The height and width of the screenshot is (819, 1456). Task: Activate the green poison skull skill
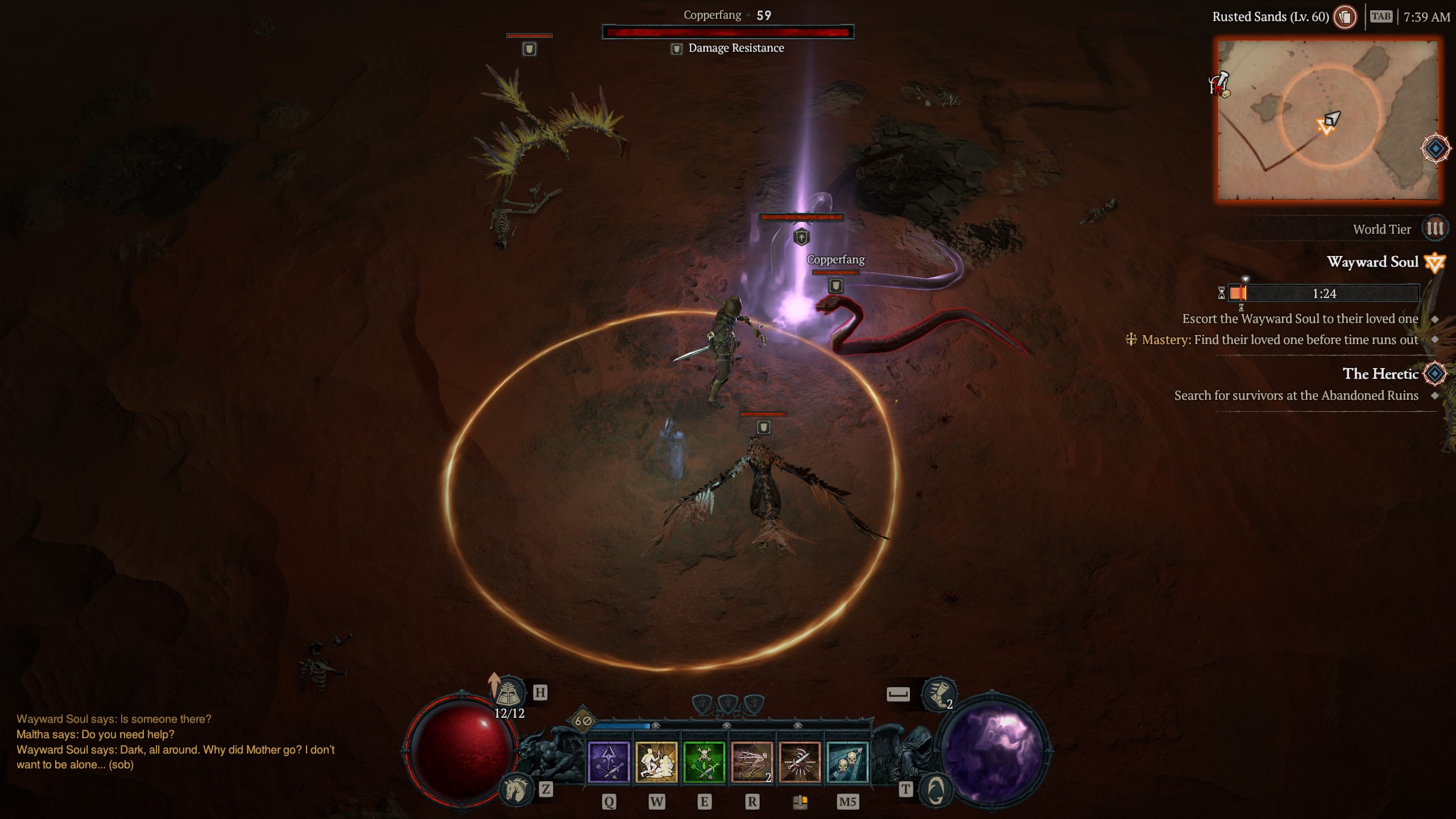point(704,762)
